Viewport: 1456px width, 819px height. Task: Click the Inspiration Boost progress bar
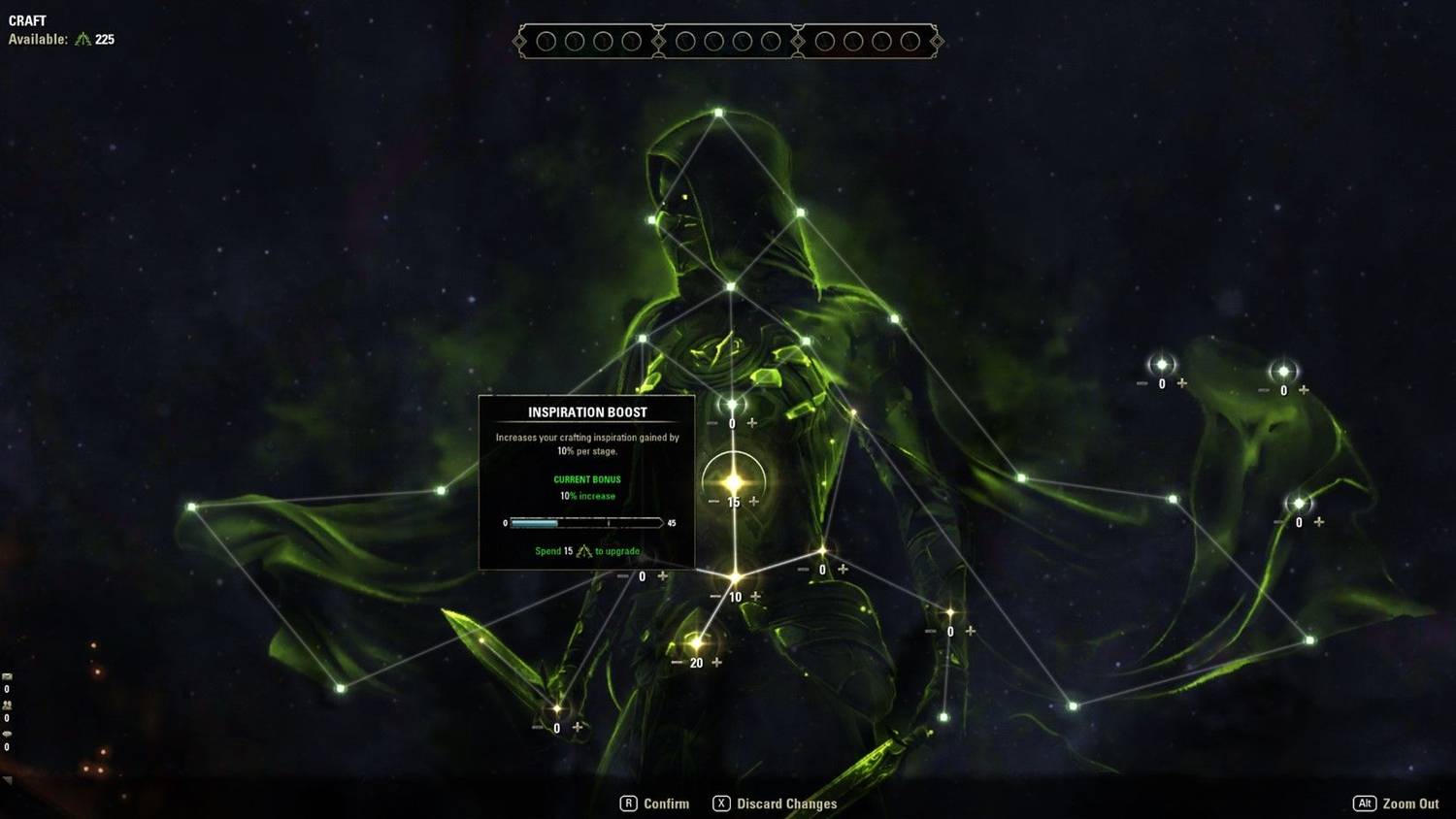[587, 522]
